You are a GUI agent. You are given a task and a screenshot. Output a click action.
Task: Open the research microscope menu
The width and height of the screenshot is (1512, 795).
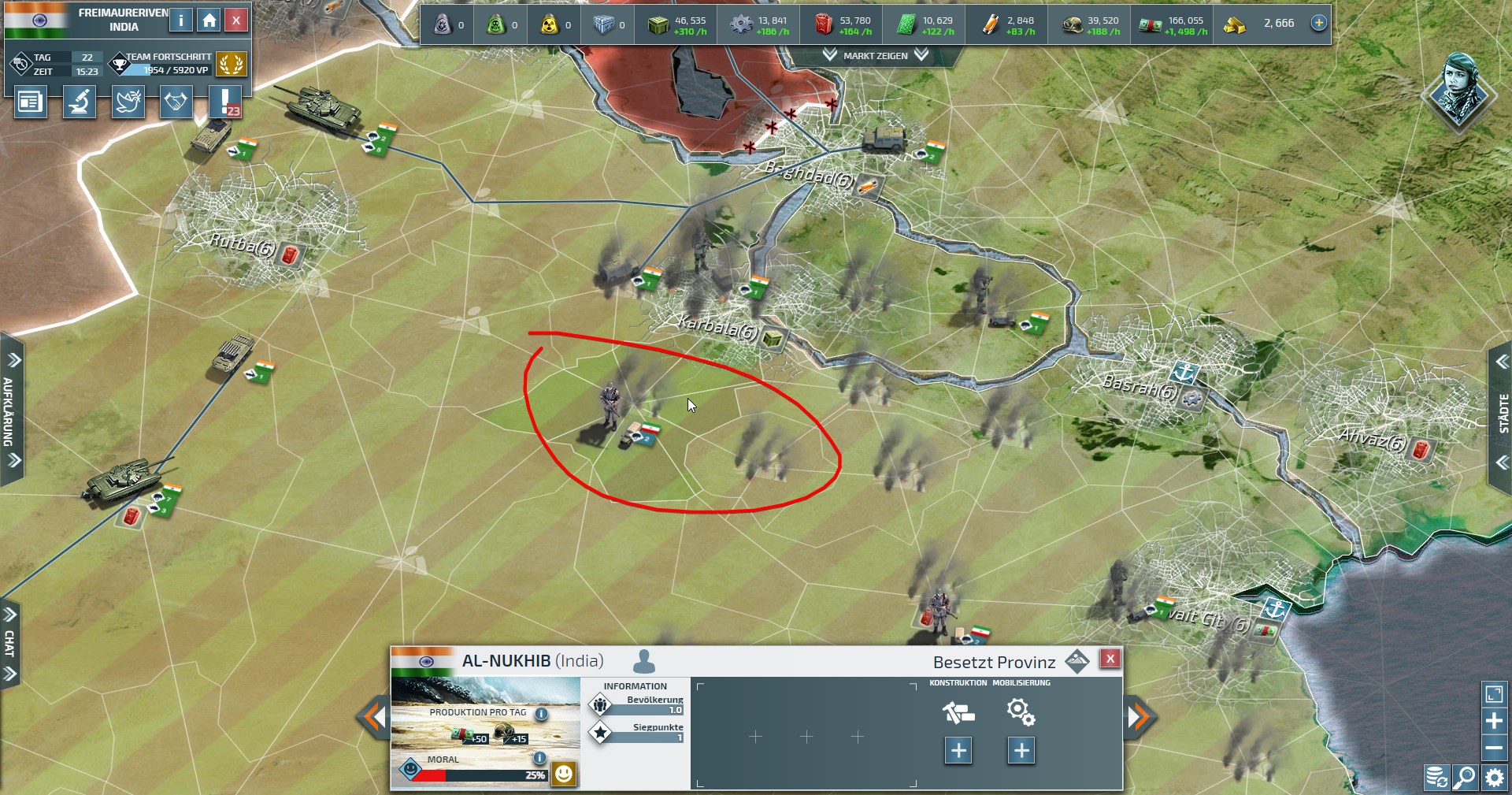(79, 102)
